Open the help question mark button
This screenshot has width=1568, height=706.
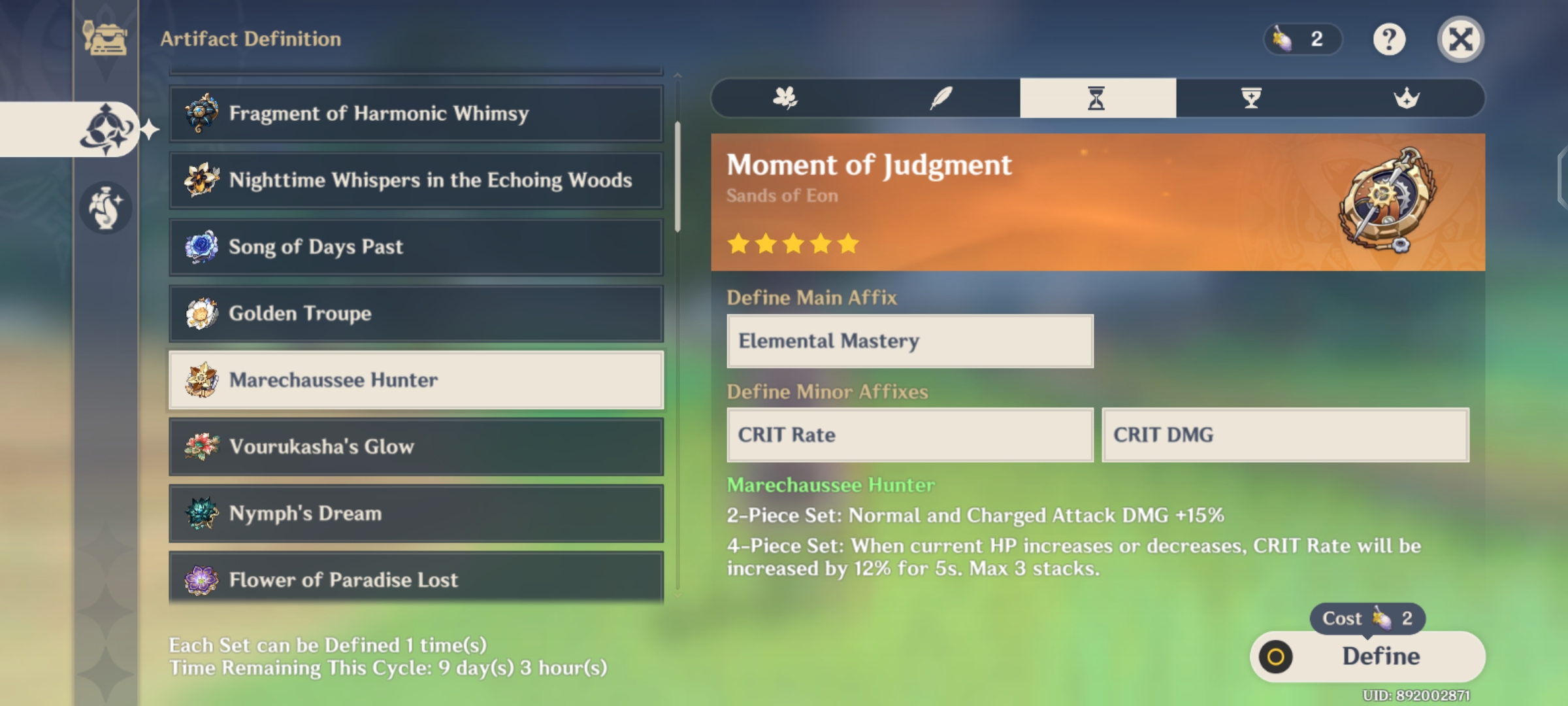(x=1388, y=40)
